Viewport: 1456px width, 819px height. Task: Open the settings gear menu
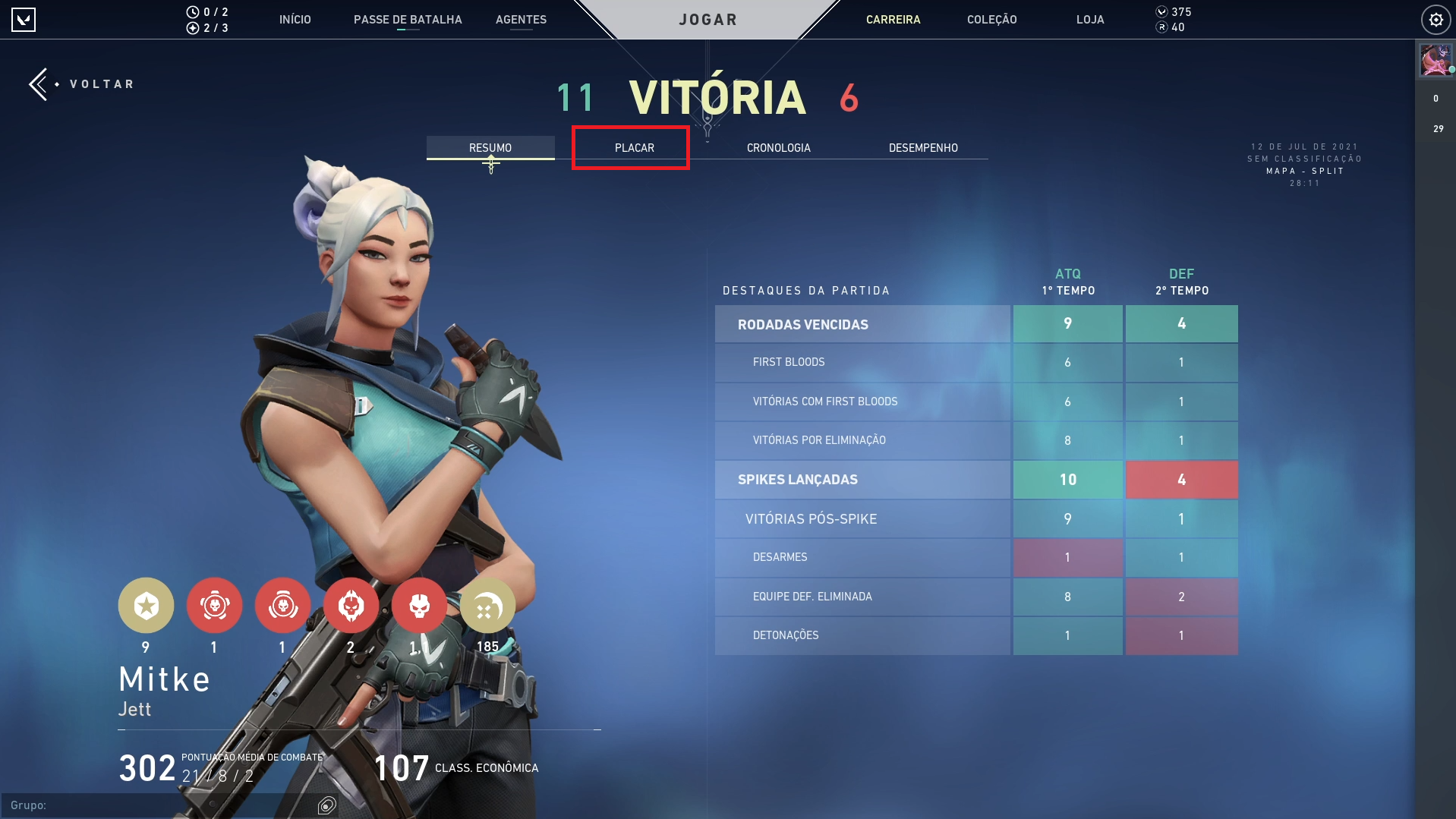[1436, 19]
